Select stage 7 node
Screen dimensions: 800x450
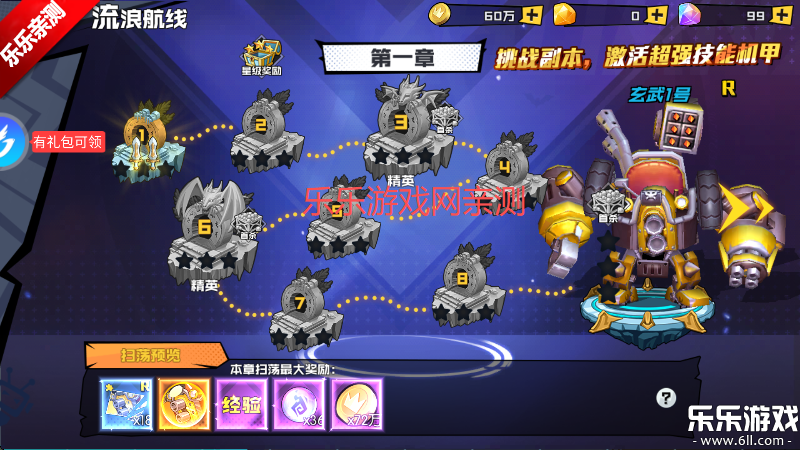point(300,307)
